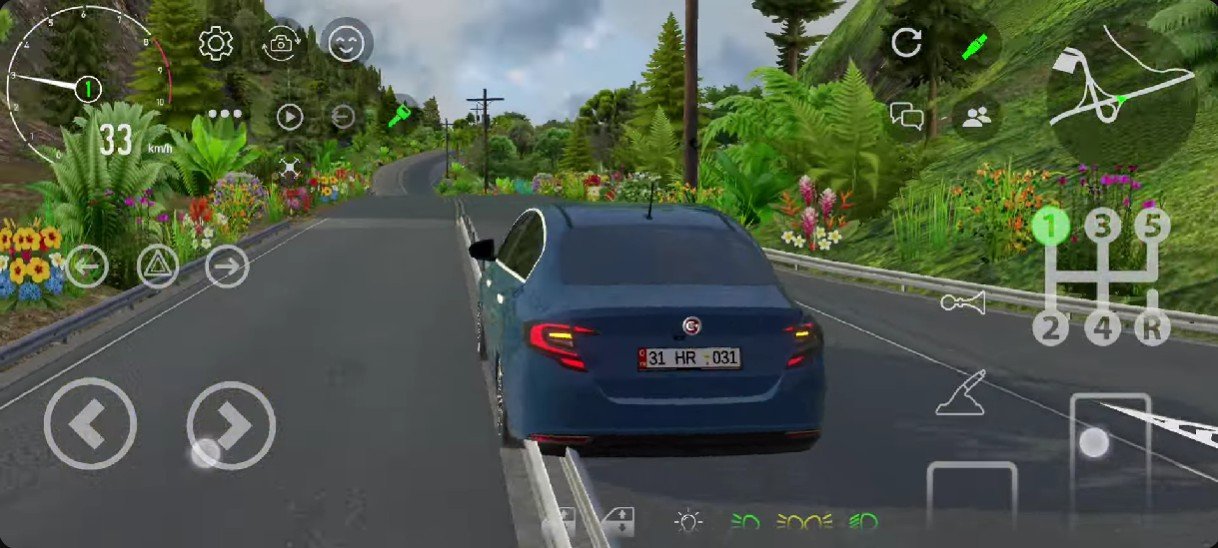
Task: Open the gear settings menu
Action: (216, 43)
